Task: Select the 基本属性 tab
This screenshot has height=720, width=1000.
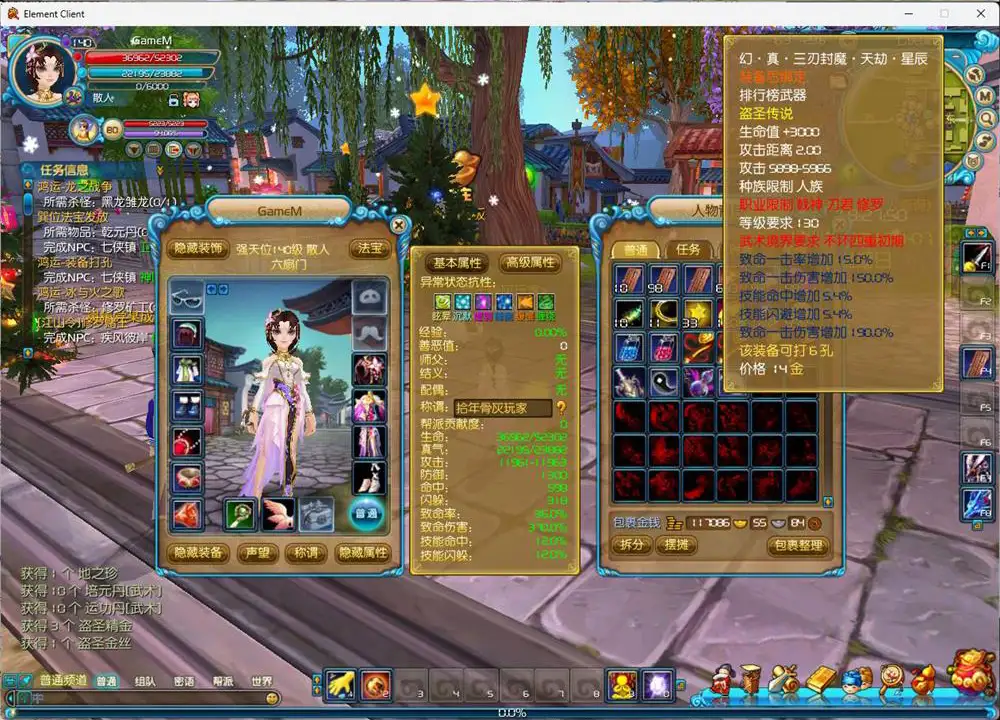Action: (x=457, y=263)
